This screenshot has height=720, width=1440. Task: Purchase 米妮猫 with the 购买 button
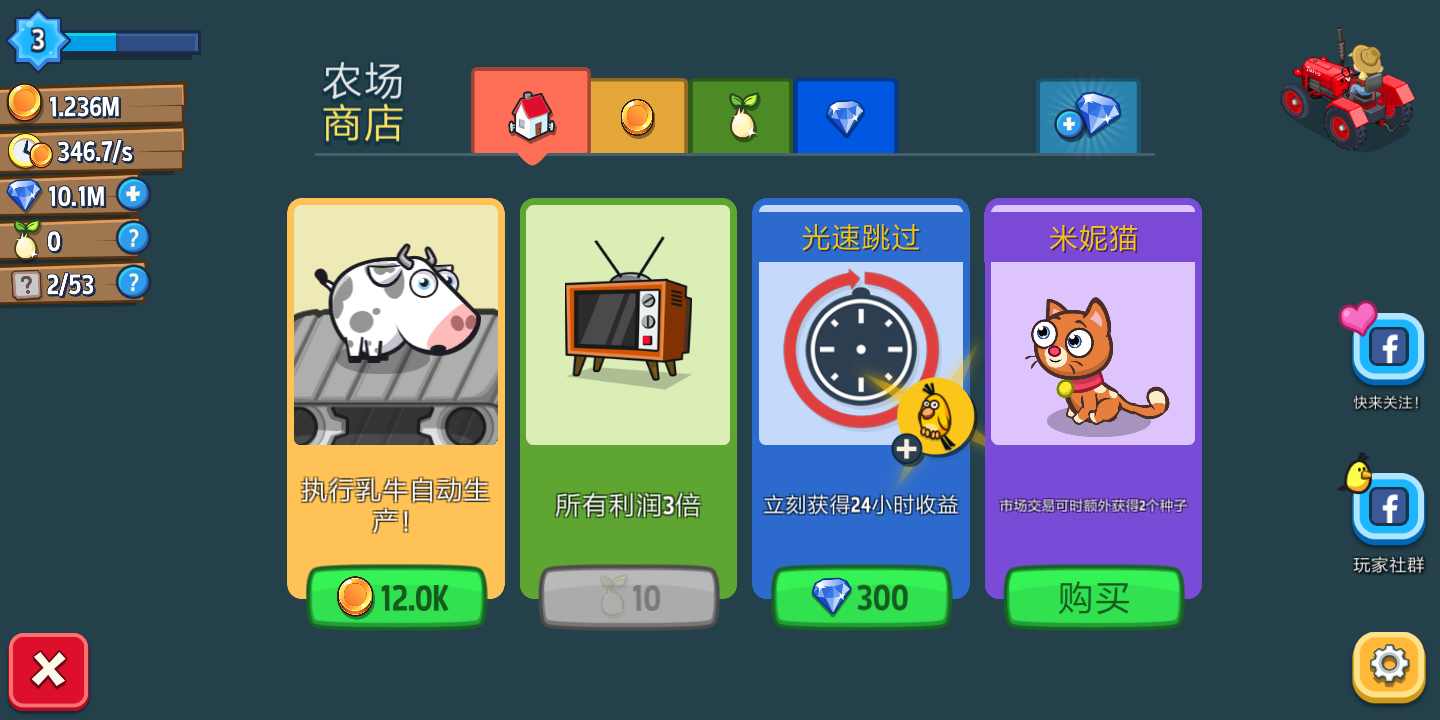pyautogui.click(x=1093, y=597)
